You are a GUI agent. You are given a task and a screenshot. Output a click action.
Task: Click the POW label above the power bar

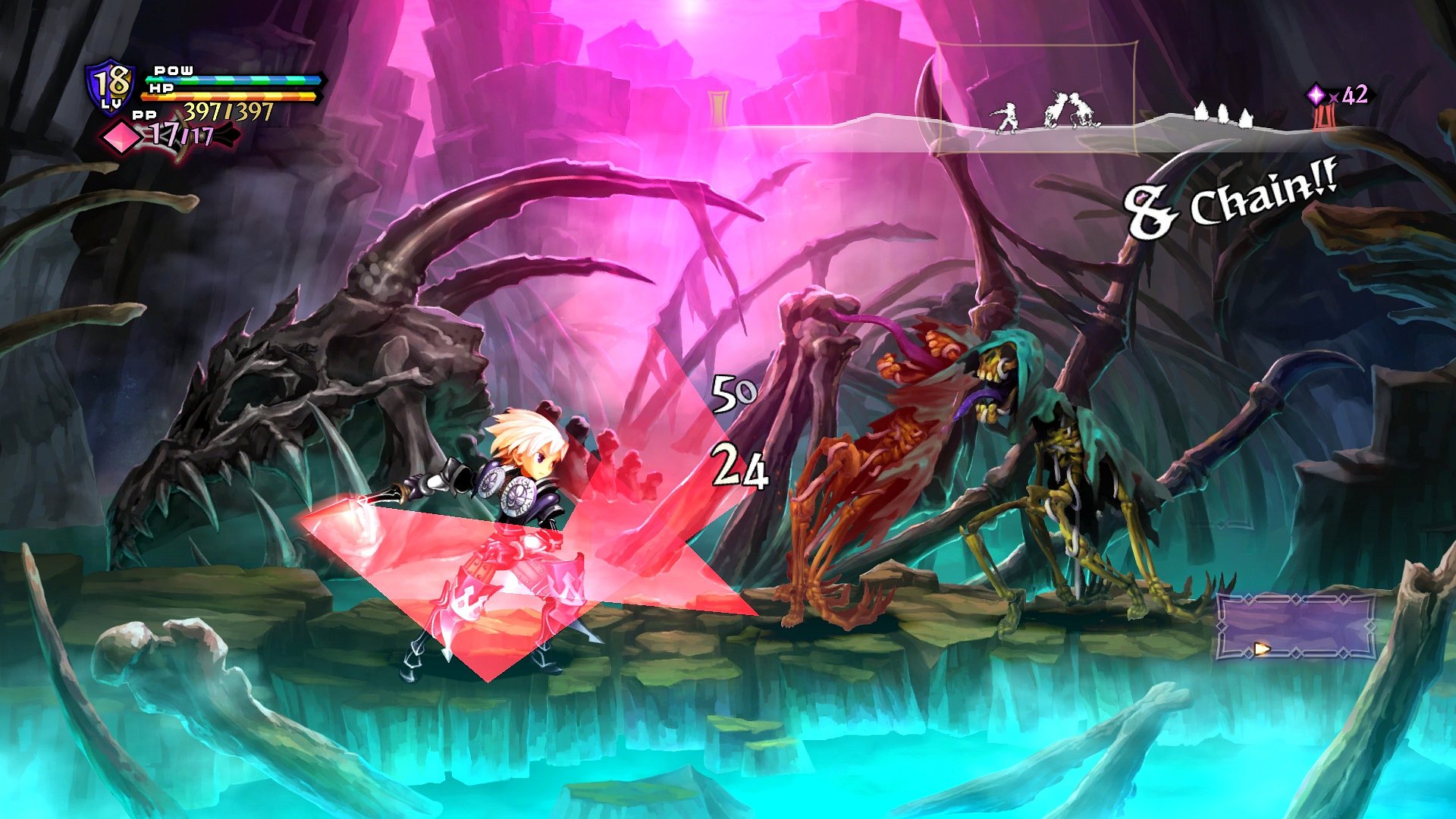click(173, 71)
